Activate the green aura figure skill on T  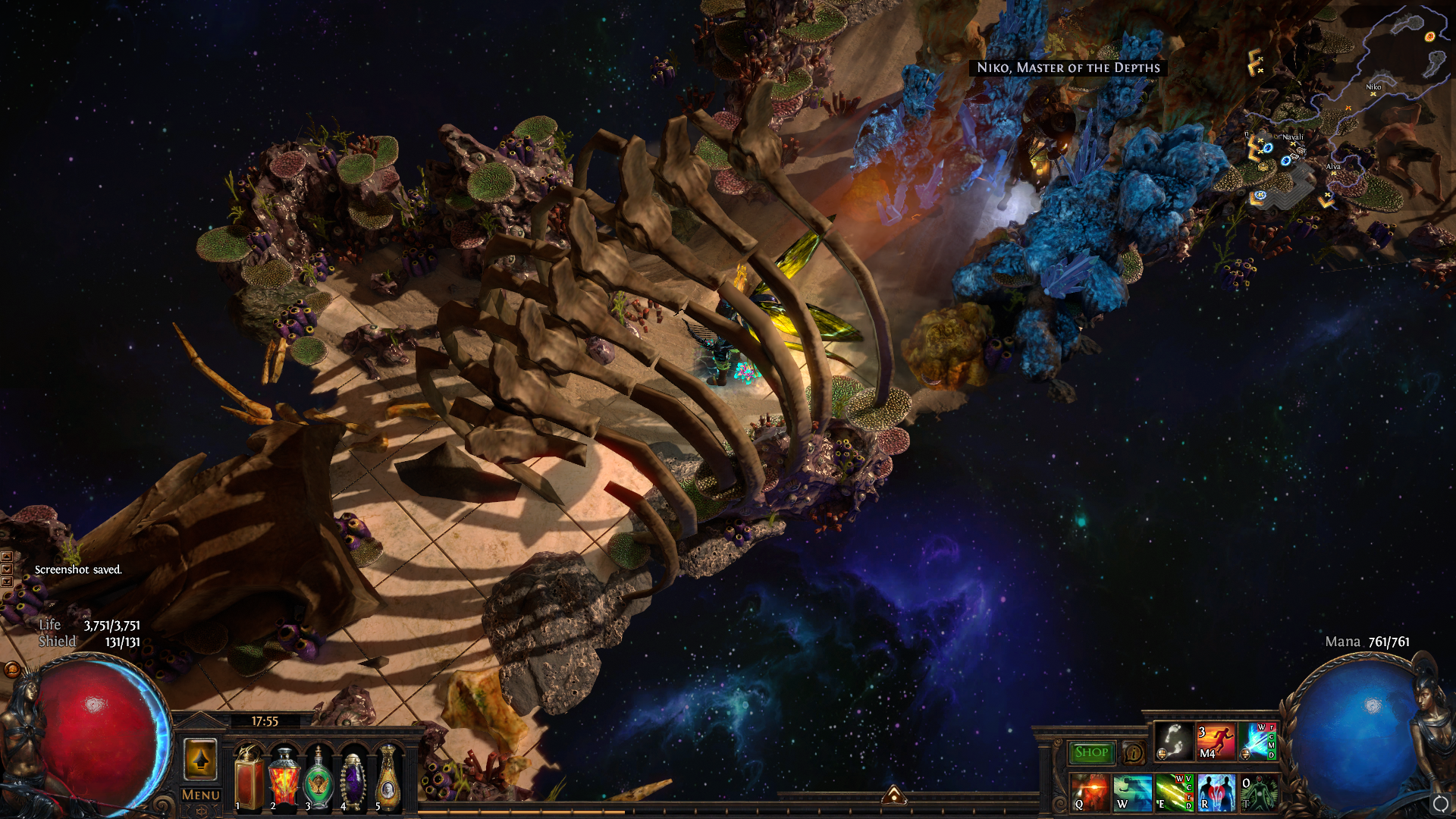pos(1257,792)
